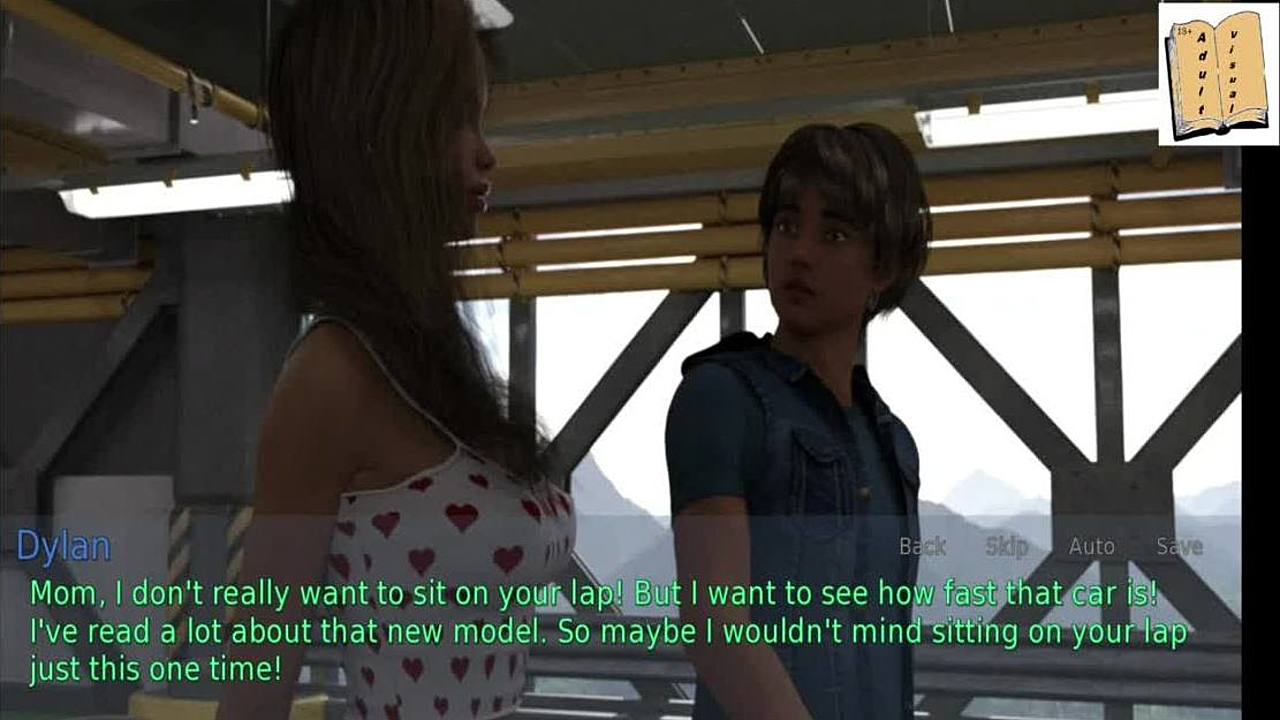Go back to previous dialogue line
1280x720 pixels.
click(922, 546)
